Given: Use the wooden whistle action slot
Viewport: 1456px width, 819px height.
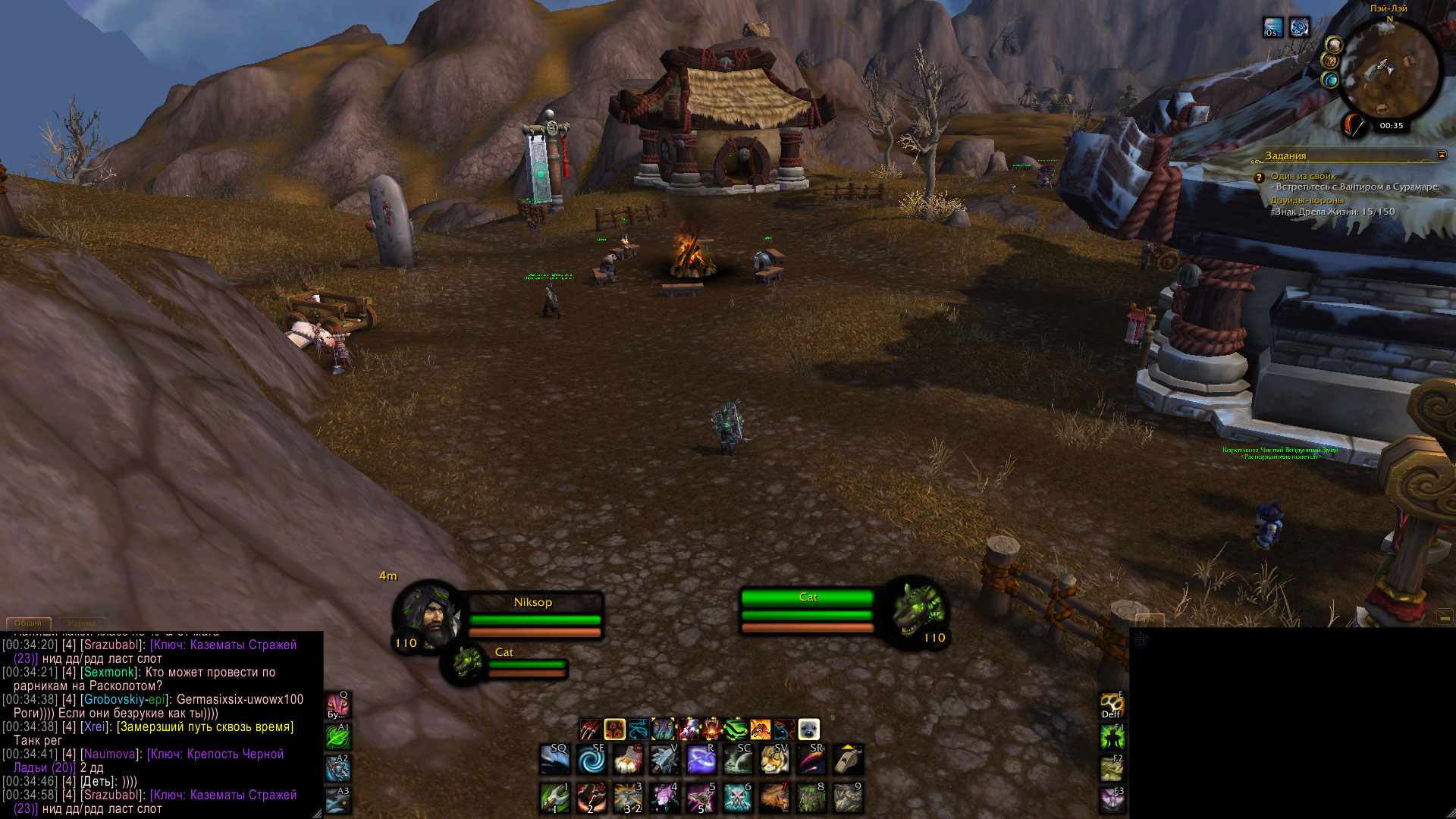Looking at the screenshot, I should (x=848, y=759).
